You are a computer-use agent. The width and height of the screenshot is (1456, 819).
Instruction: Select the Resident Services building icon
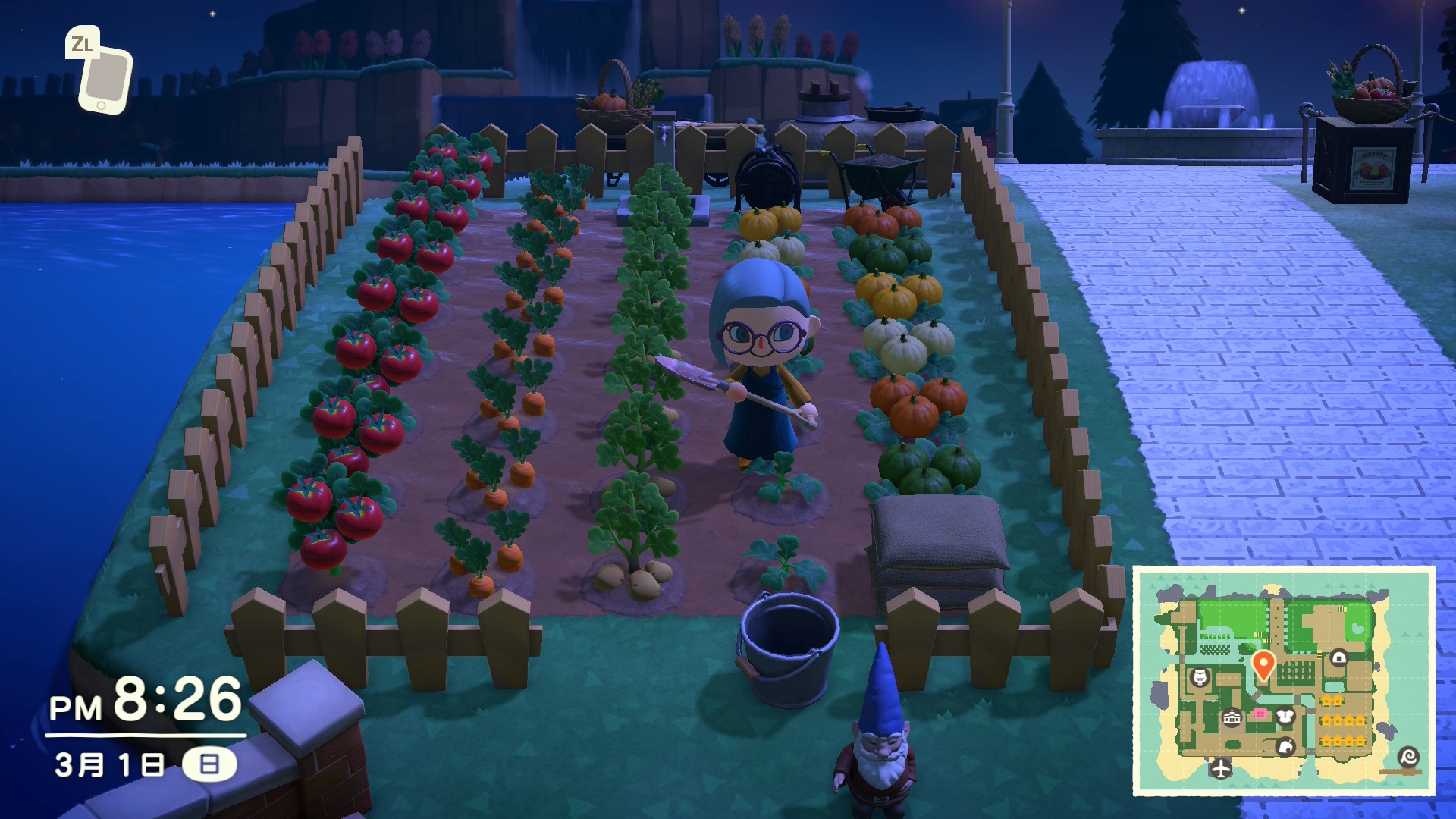point(1232,717)
